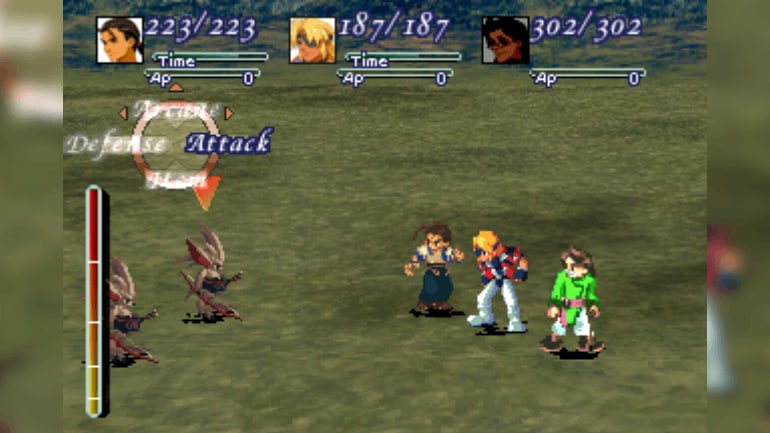Open the Item command on the battle ring
The height and width of the screenshot is (433, 770).
tap(176, 180)
